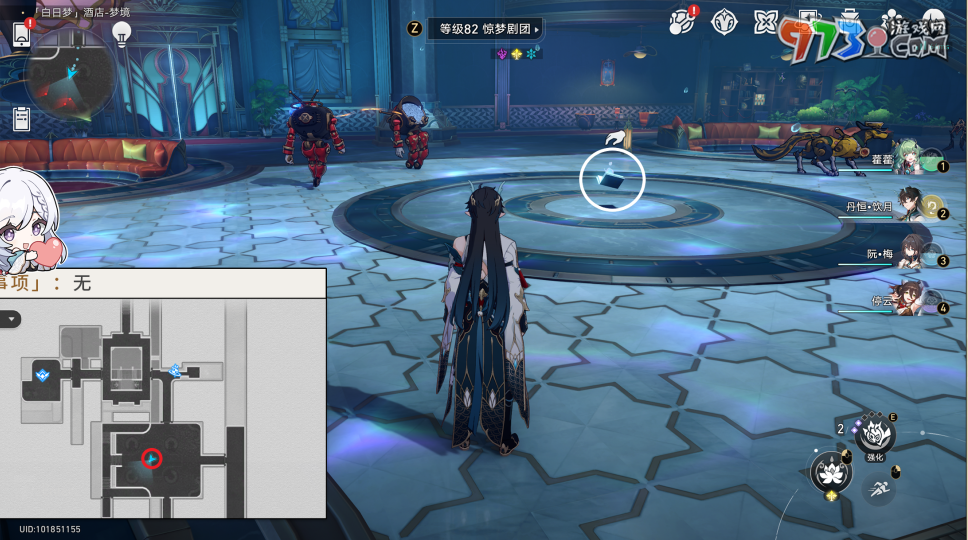Switch to party member 停云

pyautogui.click(x=908, y=300)
